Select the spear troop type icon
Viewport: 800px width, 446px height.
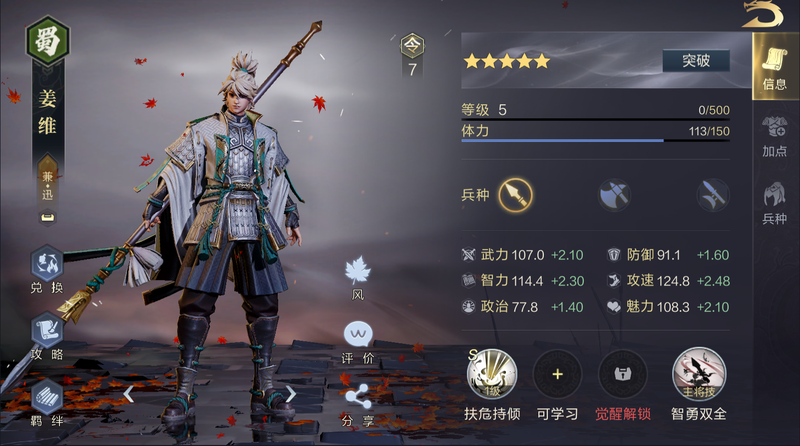(517, 193)
